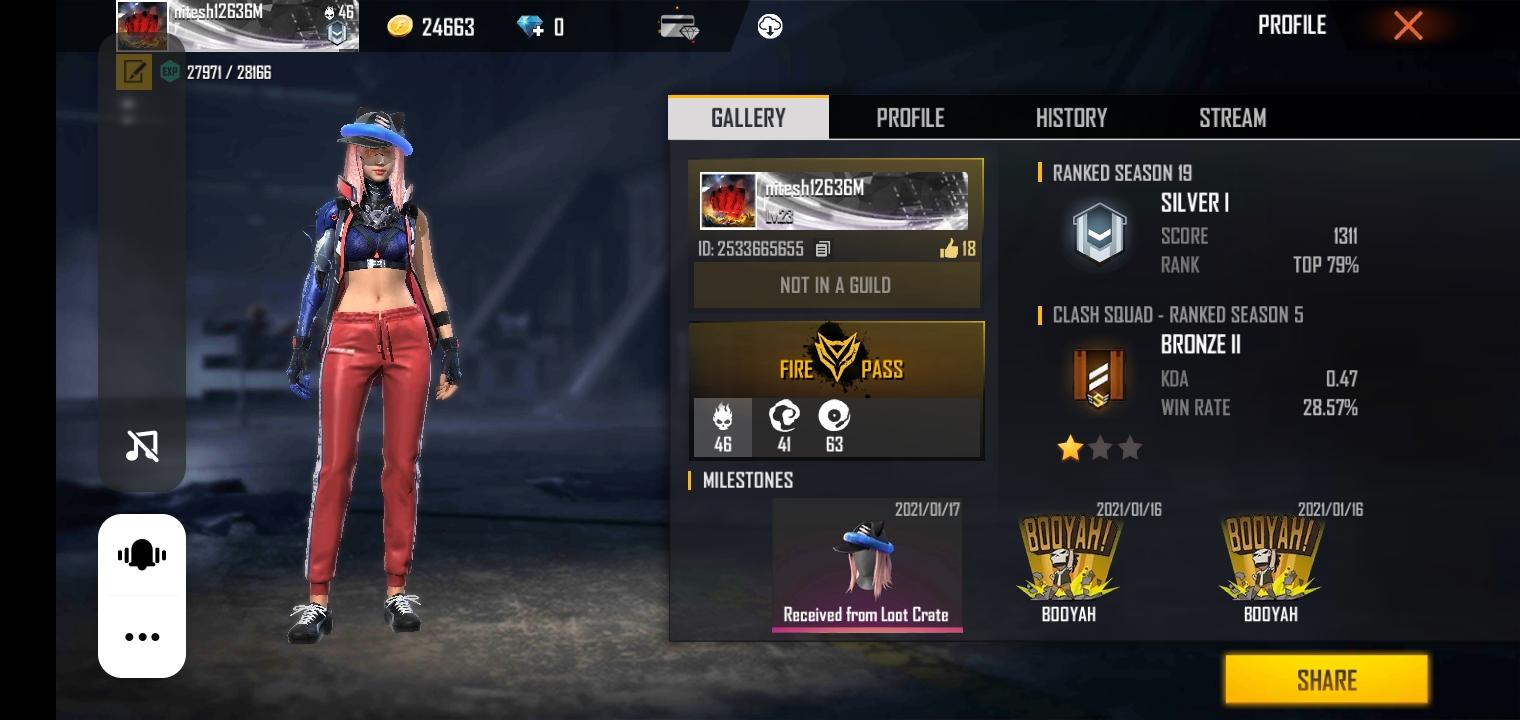View the Loot Crate milestone thumbnail
1520x720 pixels.
coord(866,565)
